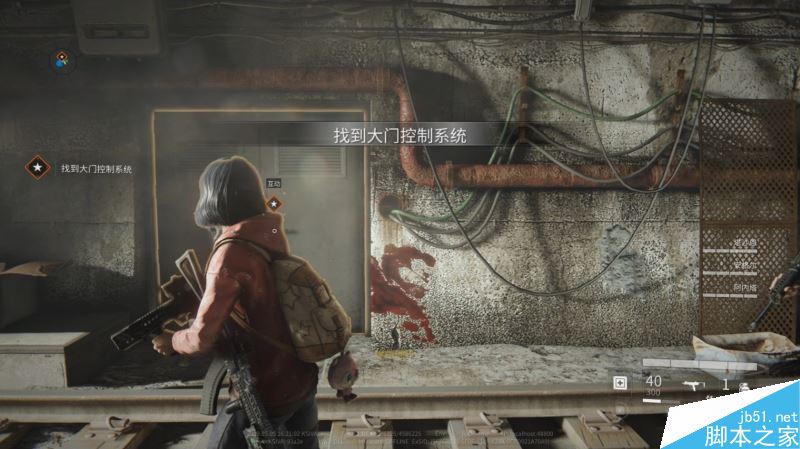This screenshot has width=800, height=449.
Task: Select the grenade equipment icon
Action: coord(744,385)
